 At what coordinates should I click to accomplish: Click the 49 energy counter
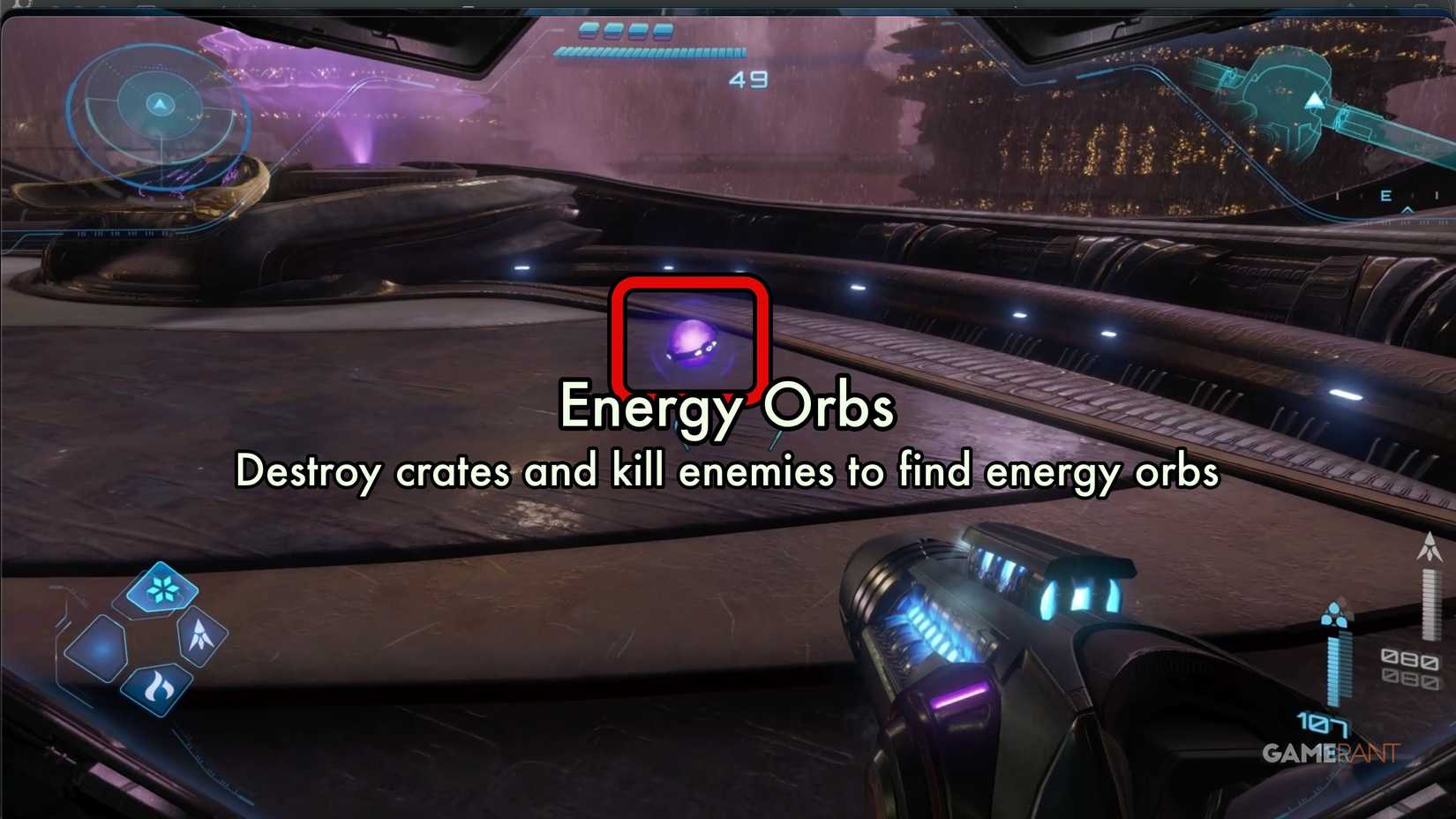tap(749, 79)
